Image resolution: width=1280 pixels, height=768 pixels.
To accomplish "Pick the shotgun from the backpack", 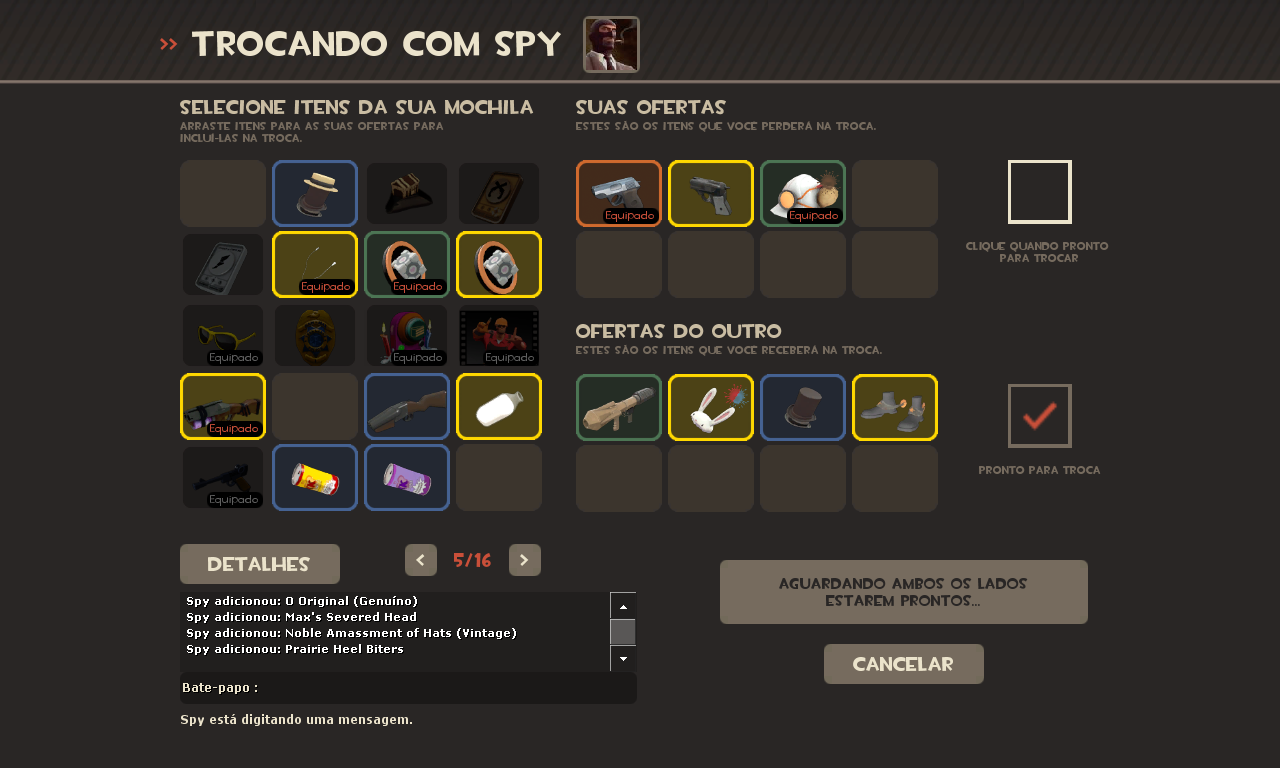I will (407, 407).
